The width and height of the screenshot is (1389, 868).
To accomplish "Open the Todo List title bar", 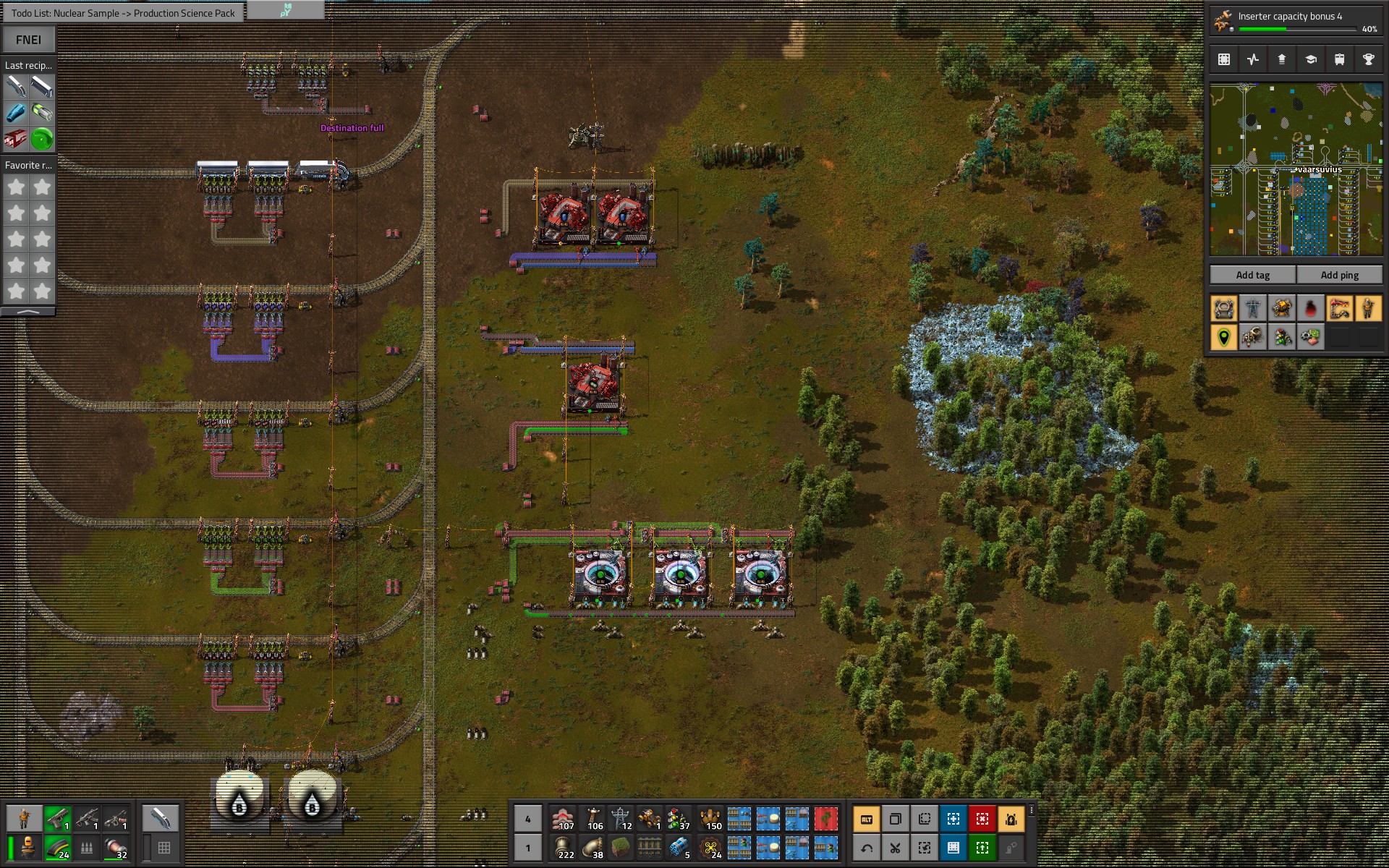I will click(x=123, y=13).
